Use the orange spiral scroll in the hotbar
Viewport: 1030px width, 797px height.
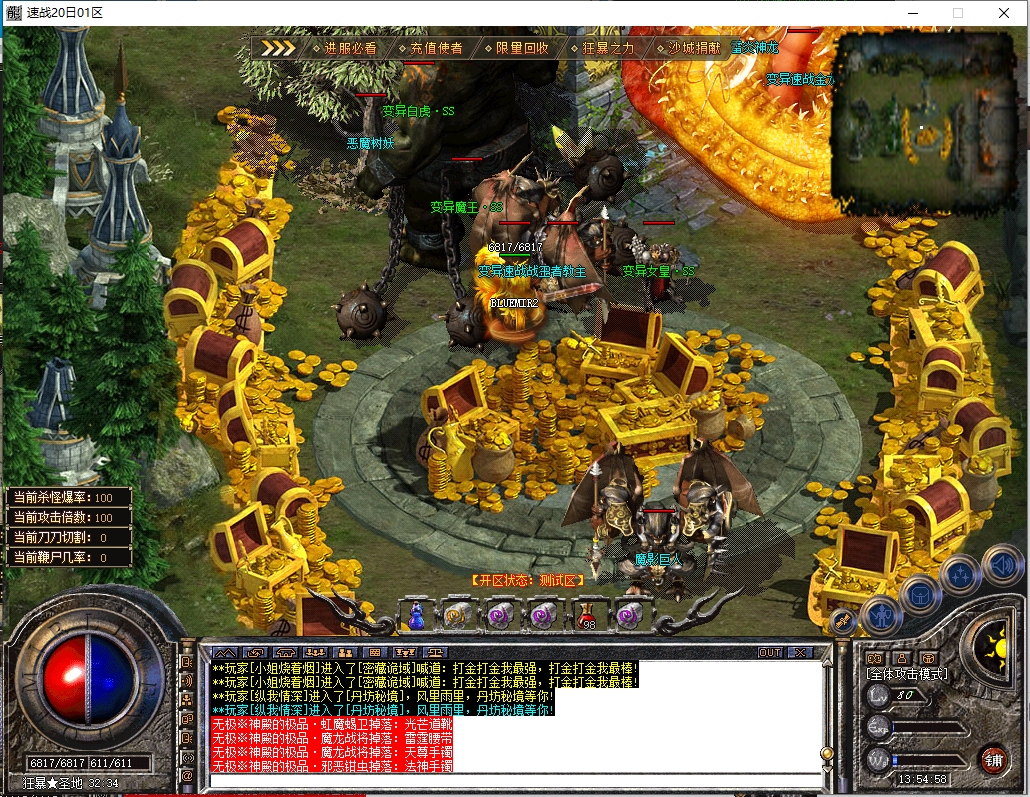click(458, 614)
